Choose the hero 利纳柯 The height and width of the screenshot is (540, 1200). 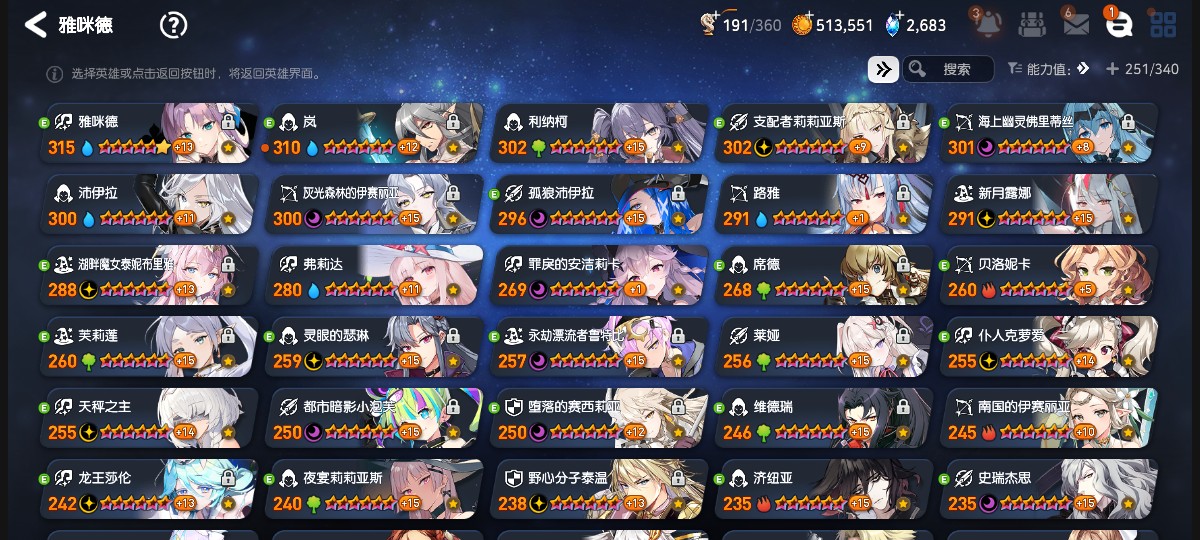[x=599, y=134]
